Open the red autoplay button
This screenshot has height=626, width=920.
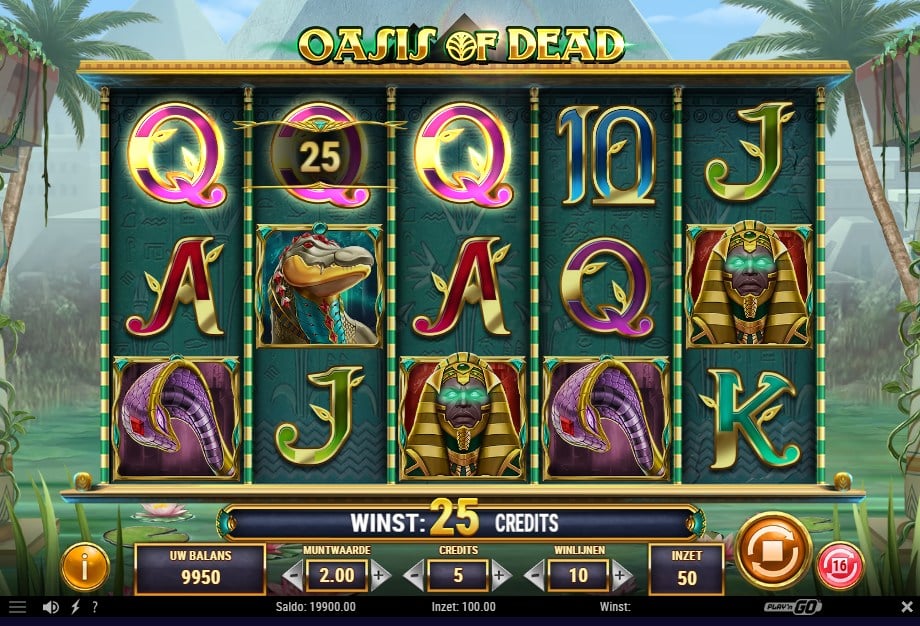(x=840, y=566)
